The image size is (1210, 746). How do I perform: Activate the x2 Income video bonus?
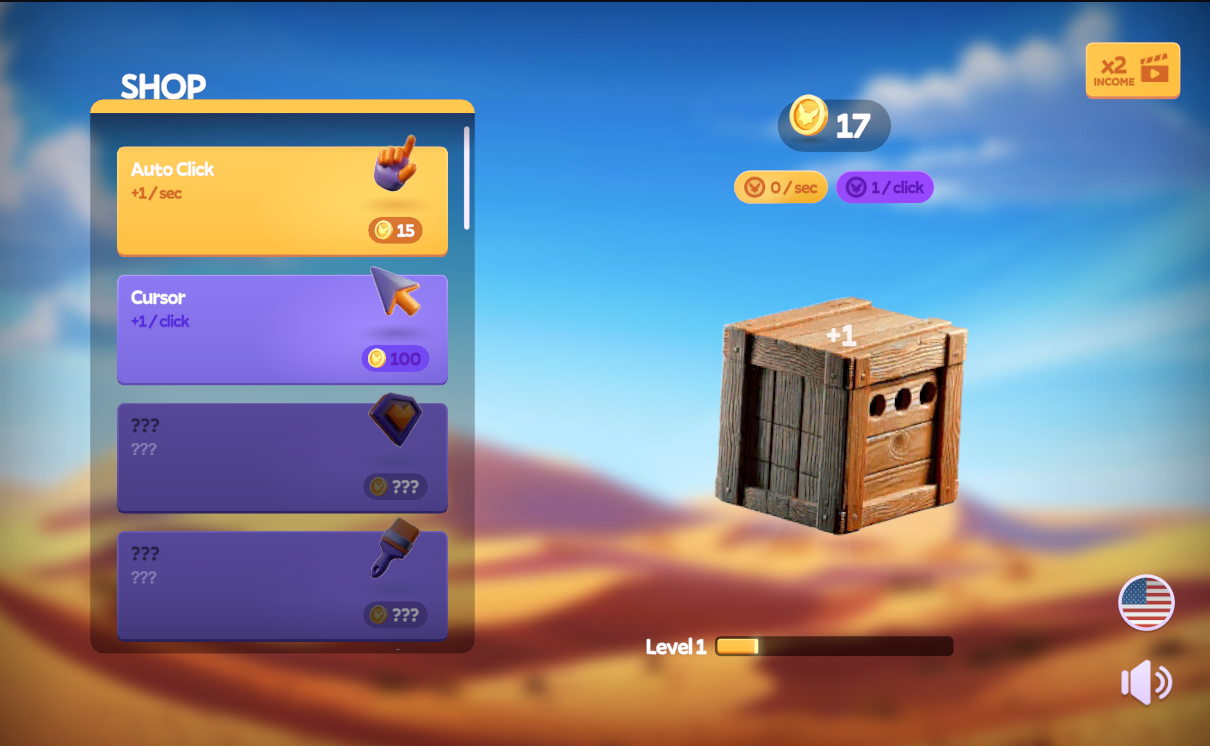[1132, 70]
